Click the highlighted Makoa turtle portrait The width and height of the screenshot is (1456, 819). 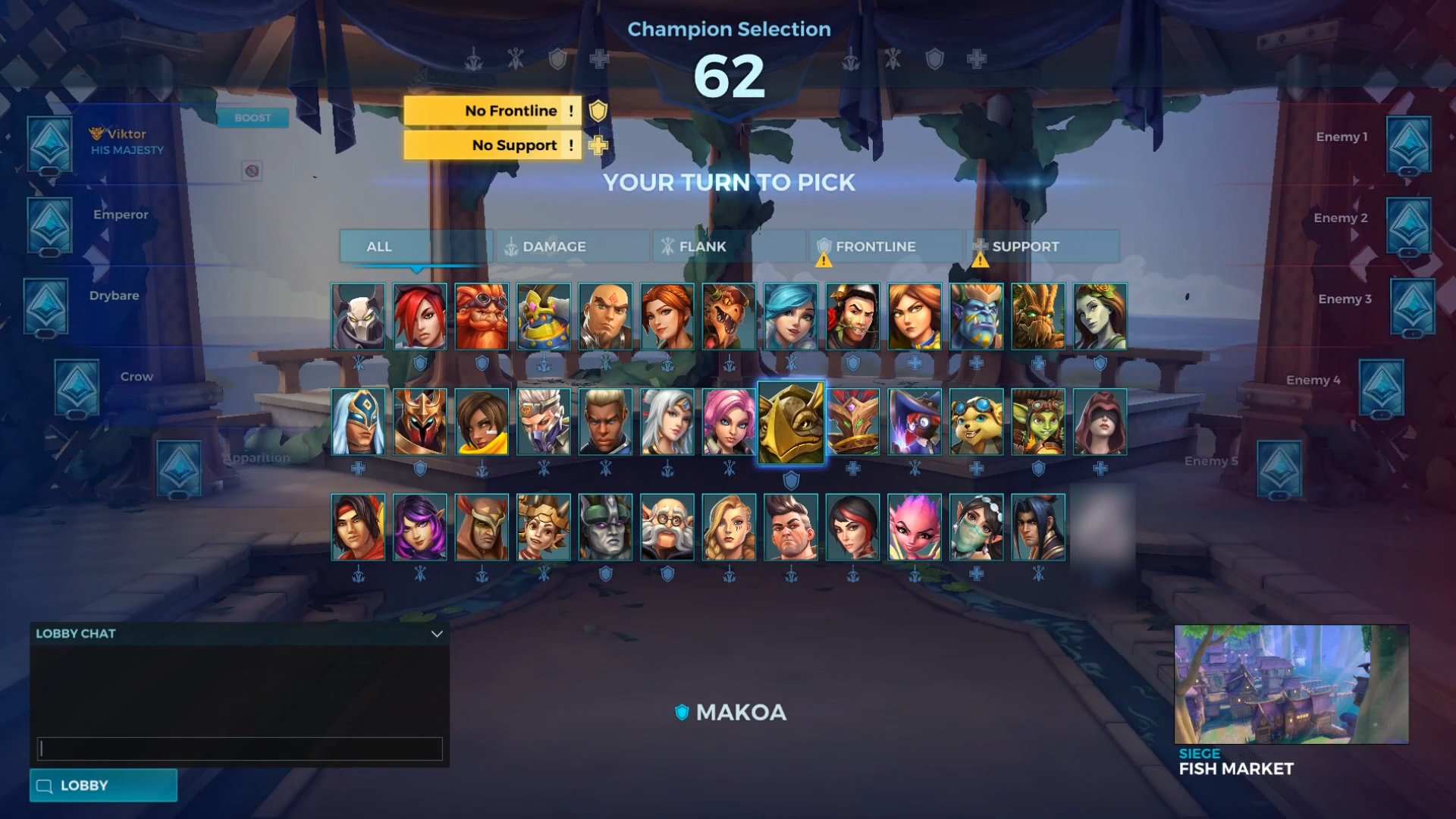pos(791,422)
